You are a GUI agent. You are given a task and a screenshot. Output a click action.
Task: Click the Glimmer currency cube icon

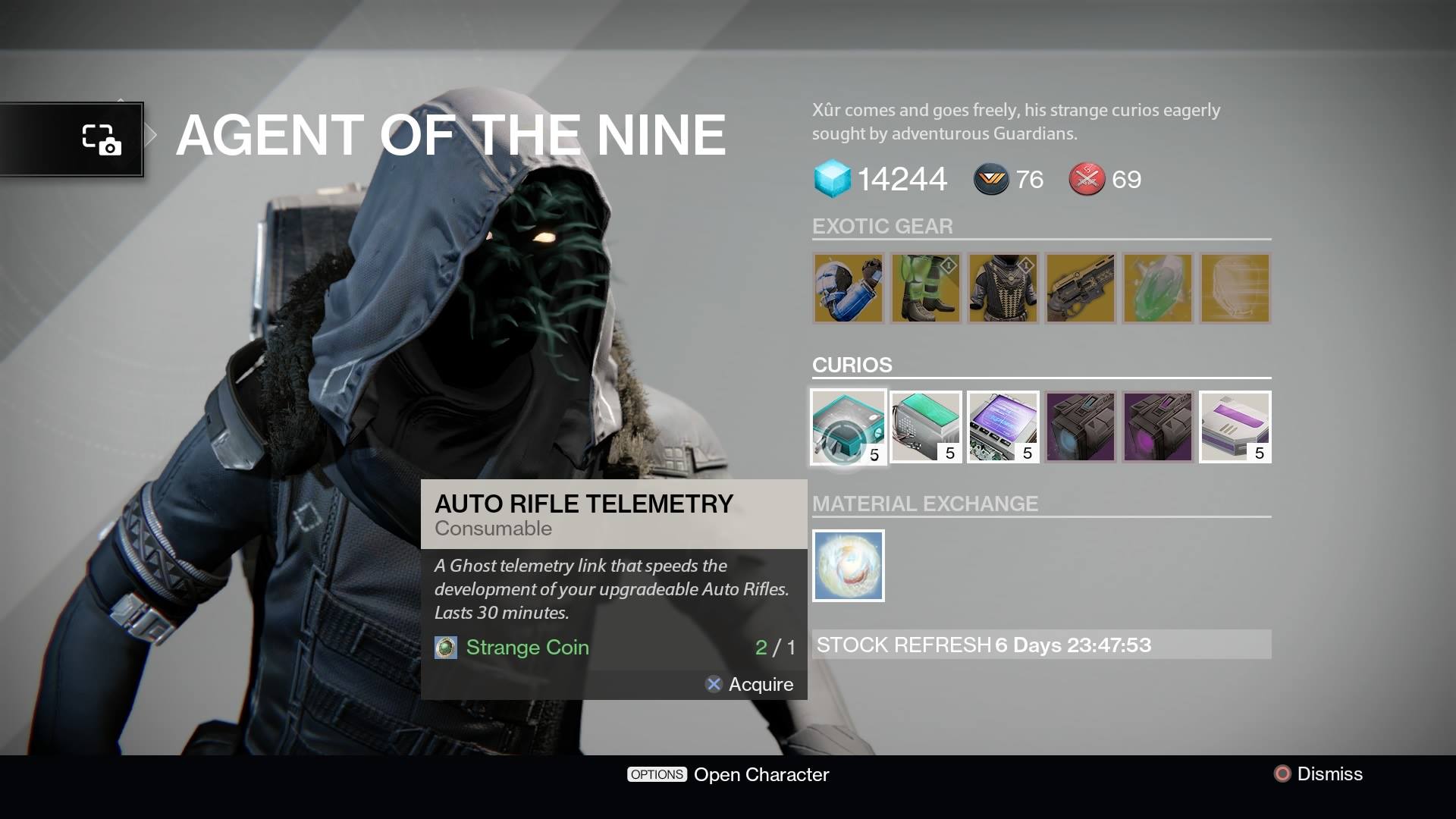[832, 180]
